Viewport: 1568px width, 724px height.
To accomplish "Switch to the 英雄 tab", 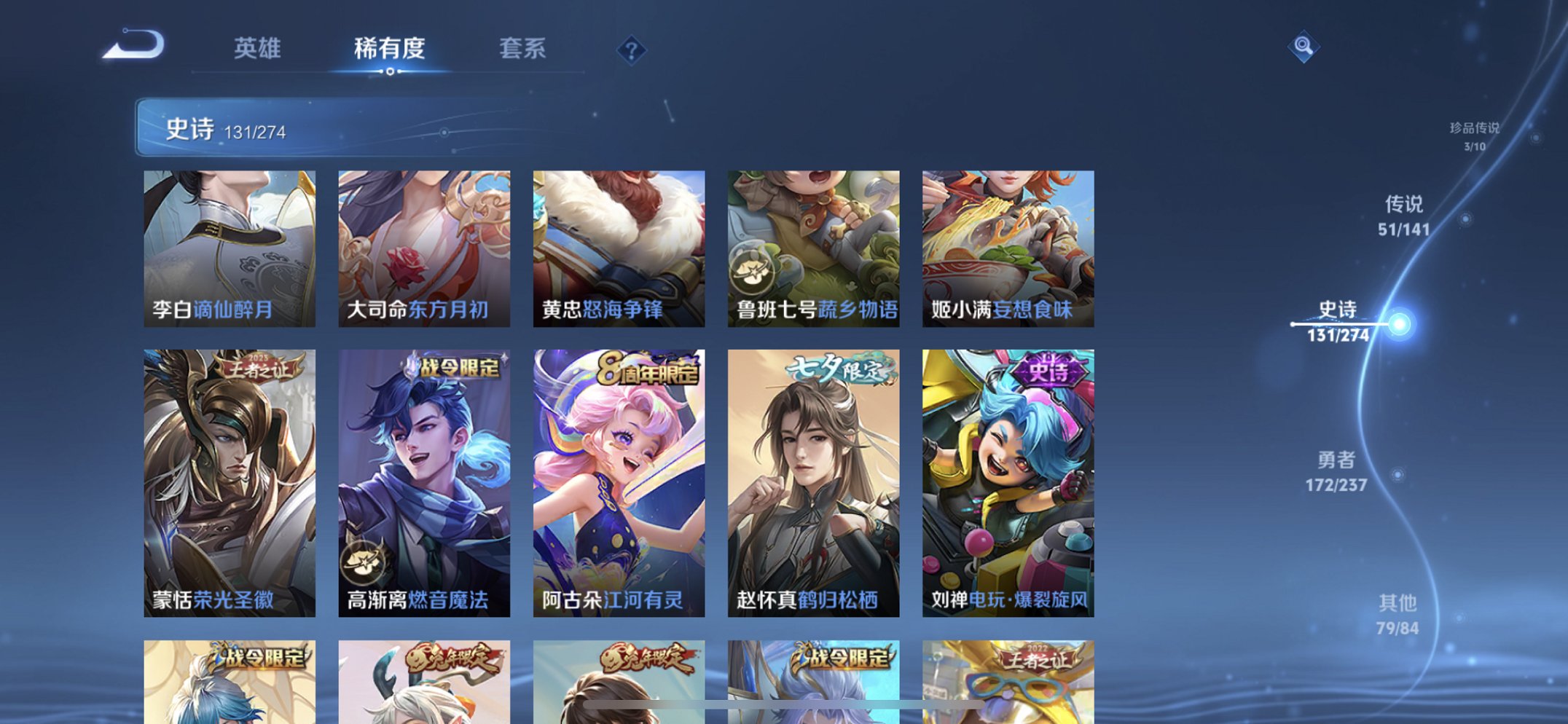I will tap(257, 48).
